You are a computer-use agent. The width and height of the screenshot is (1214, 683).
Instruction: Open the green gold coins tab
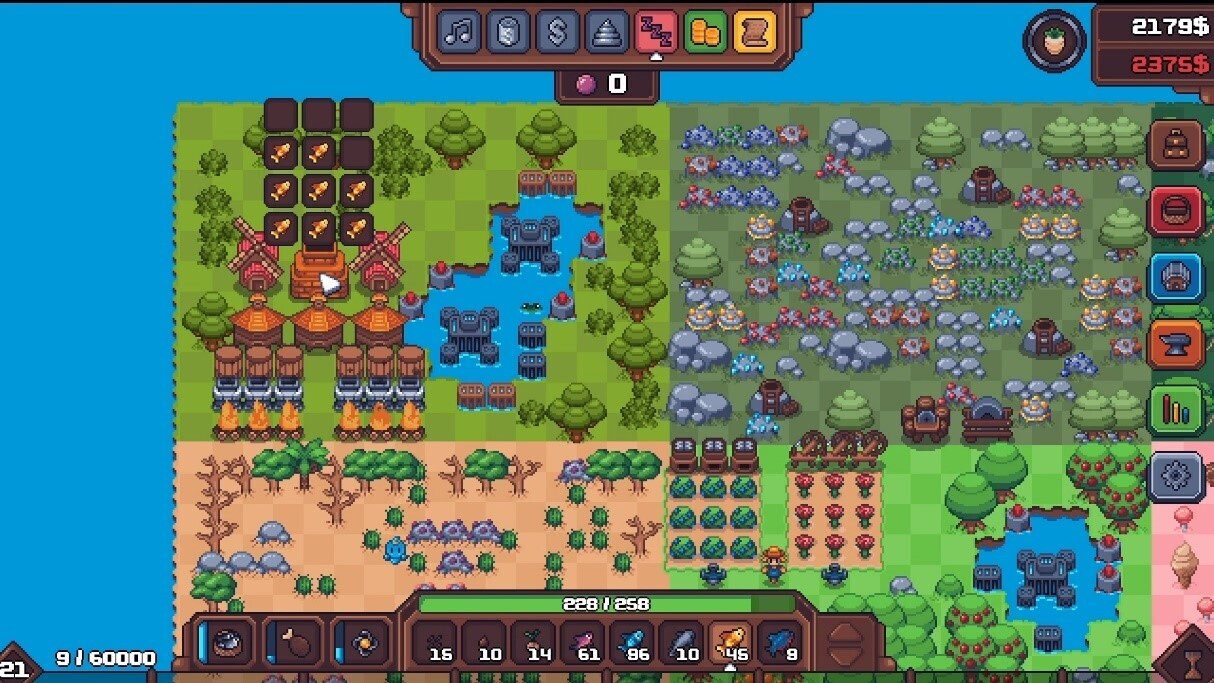coord(706,33)
